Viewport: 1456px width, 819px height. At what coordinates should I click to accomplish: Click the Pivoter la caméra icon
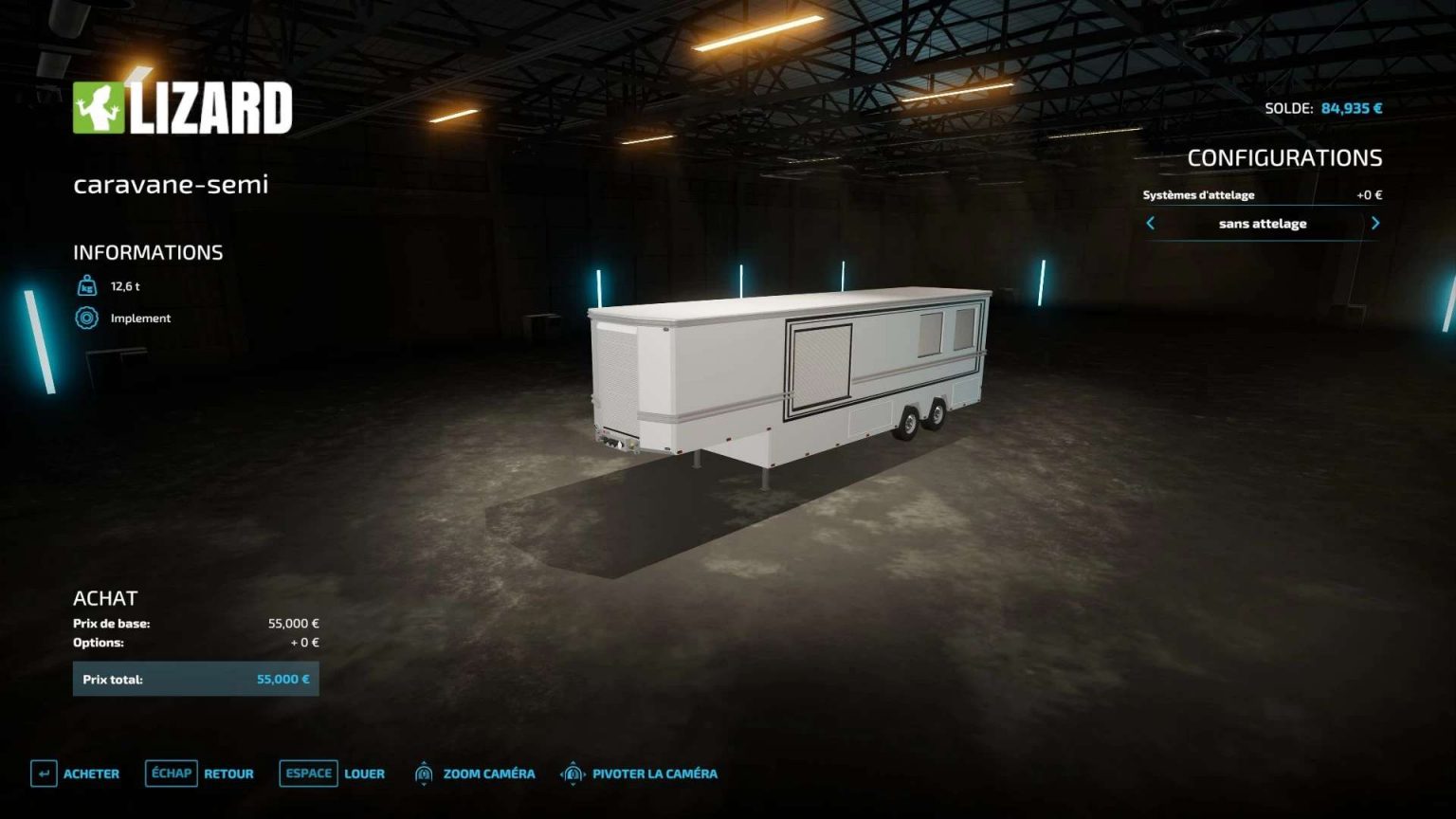pyautogui.click(x=573, y=773)
